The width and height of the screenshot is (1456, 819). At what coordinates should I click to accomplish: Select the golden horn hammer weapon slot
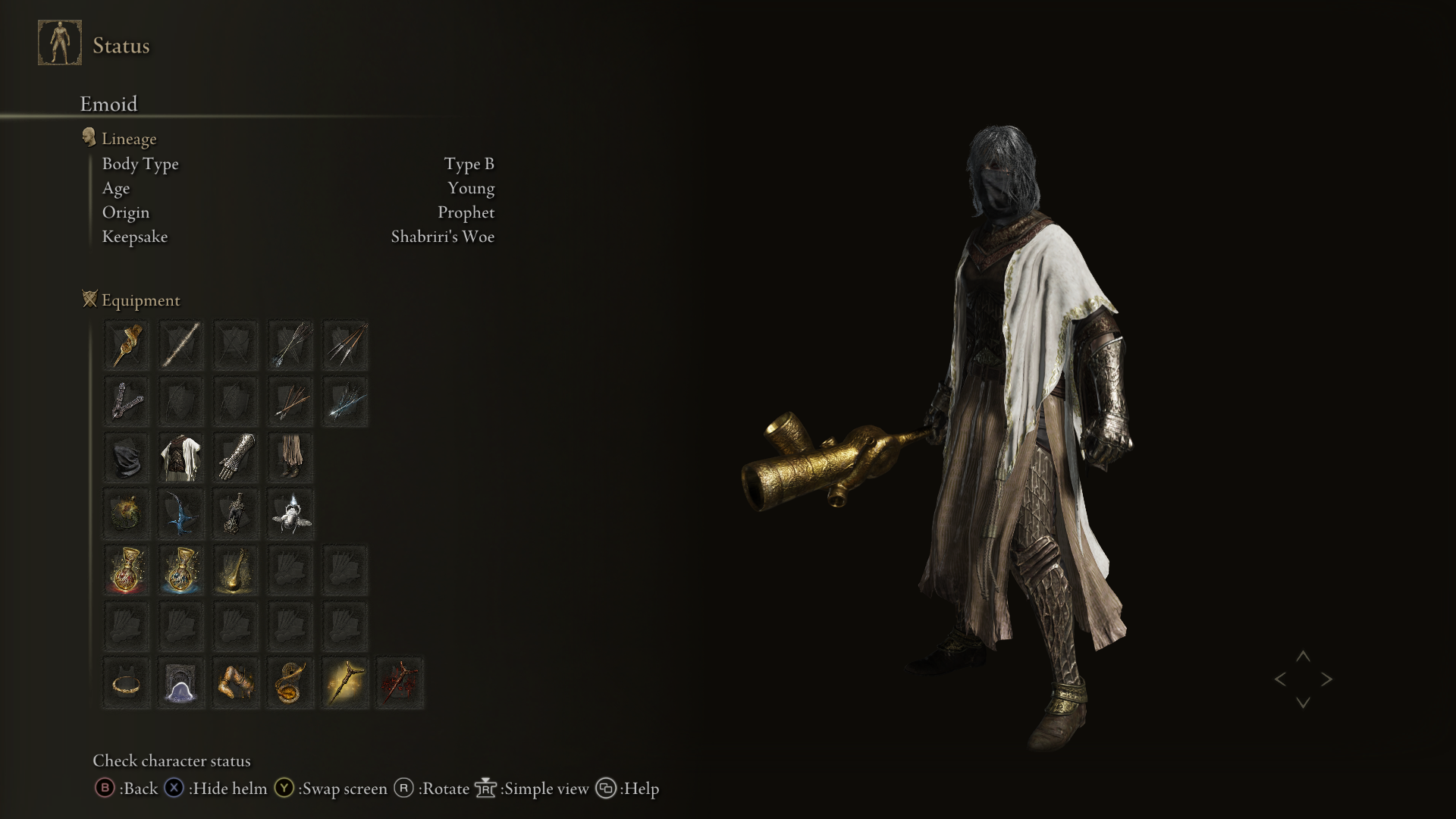tap(126, 346)
